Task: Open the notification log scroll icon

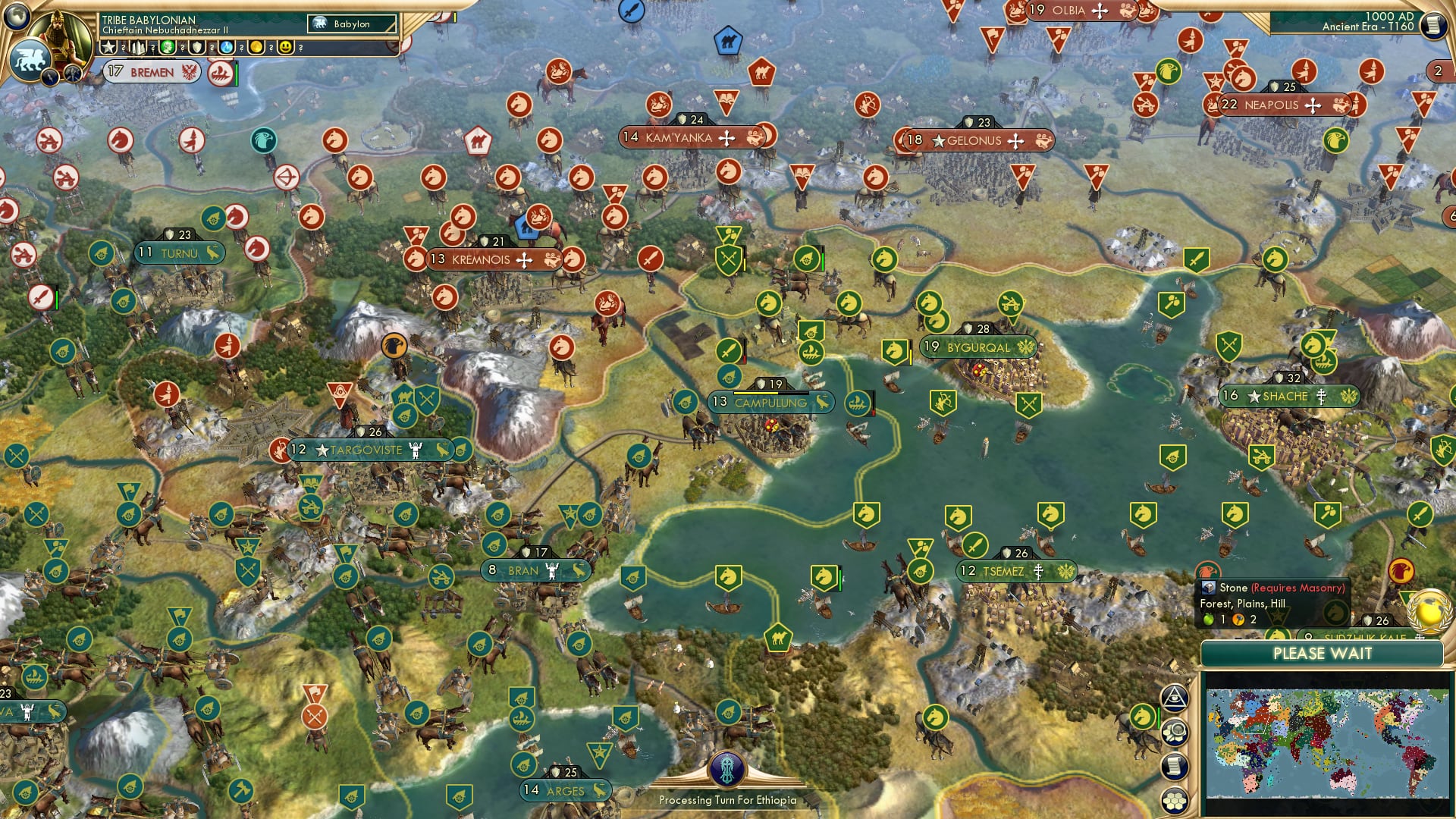Action: coord(1174,766)
